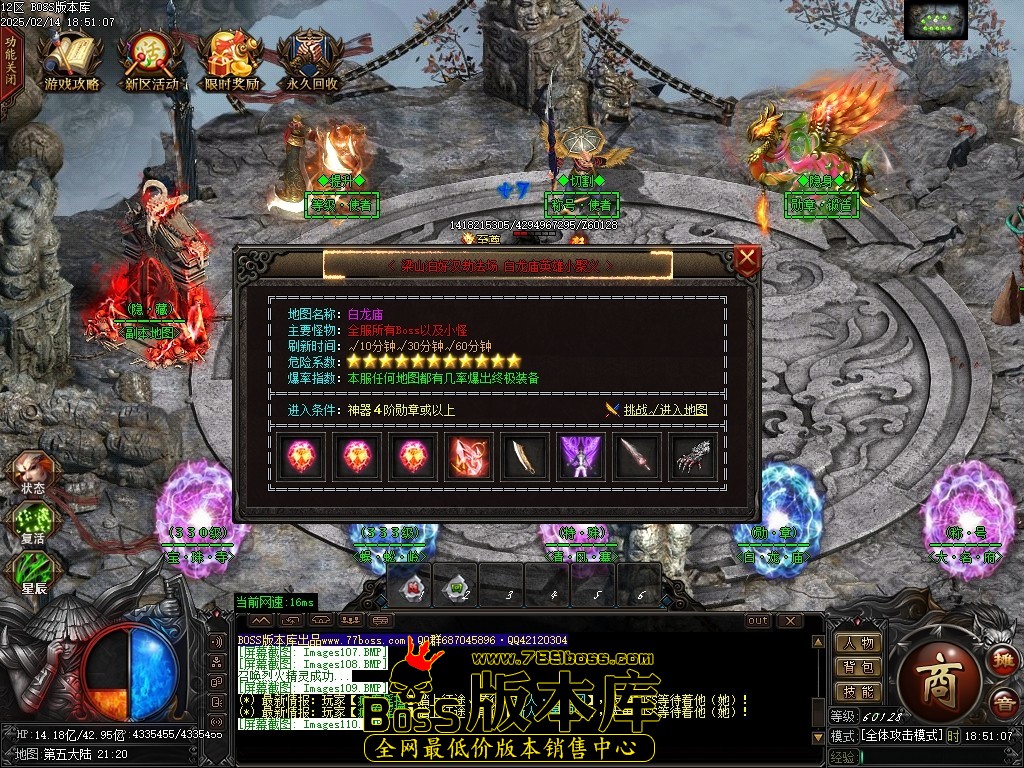
Task: Toggle the 功能关闭 side tab
Action: click(10, 62)
